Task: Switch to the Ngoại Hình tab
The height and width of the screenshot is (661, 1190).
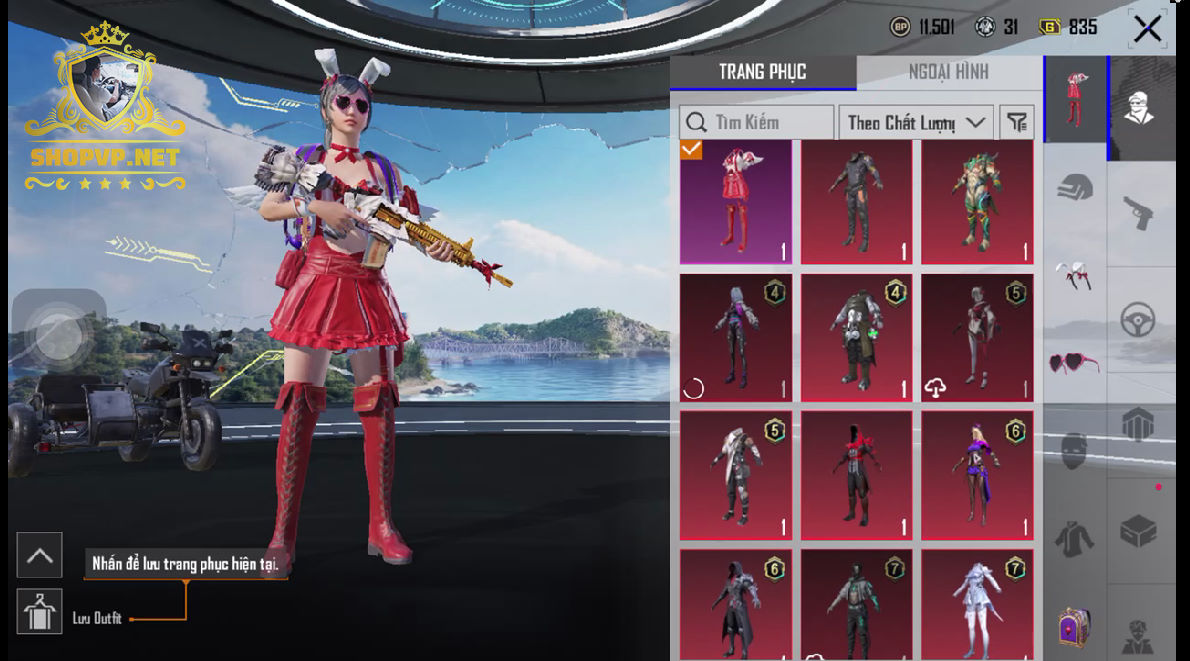Action: tap(948, 72)
